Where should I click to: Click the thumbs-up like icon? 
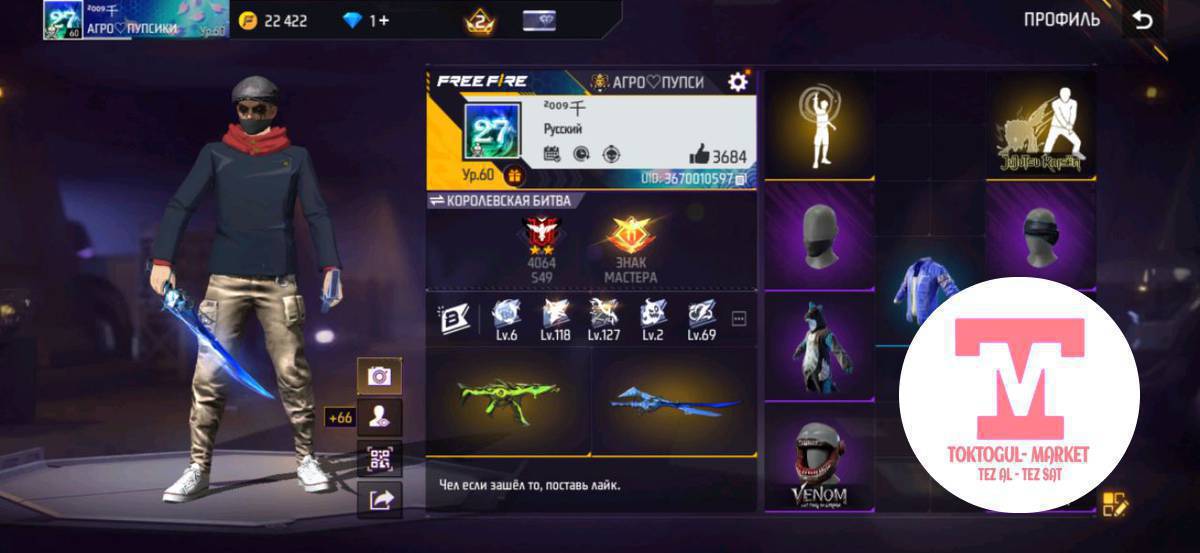pyautogui.click(x=699, y=154)
